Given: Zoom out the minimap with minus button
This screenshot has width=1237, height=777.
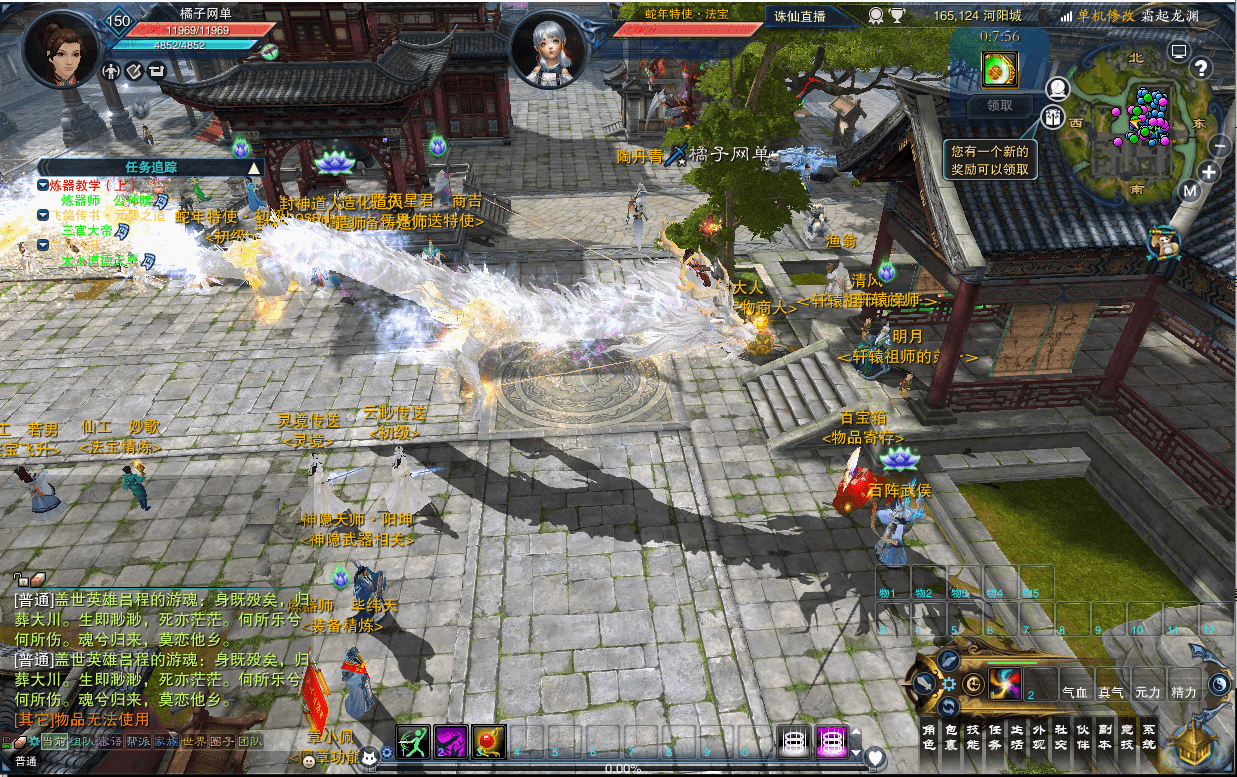Looking at the screenshot, I should point(1219,146).
